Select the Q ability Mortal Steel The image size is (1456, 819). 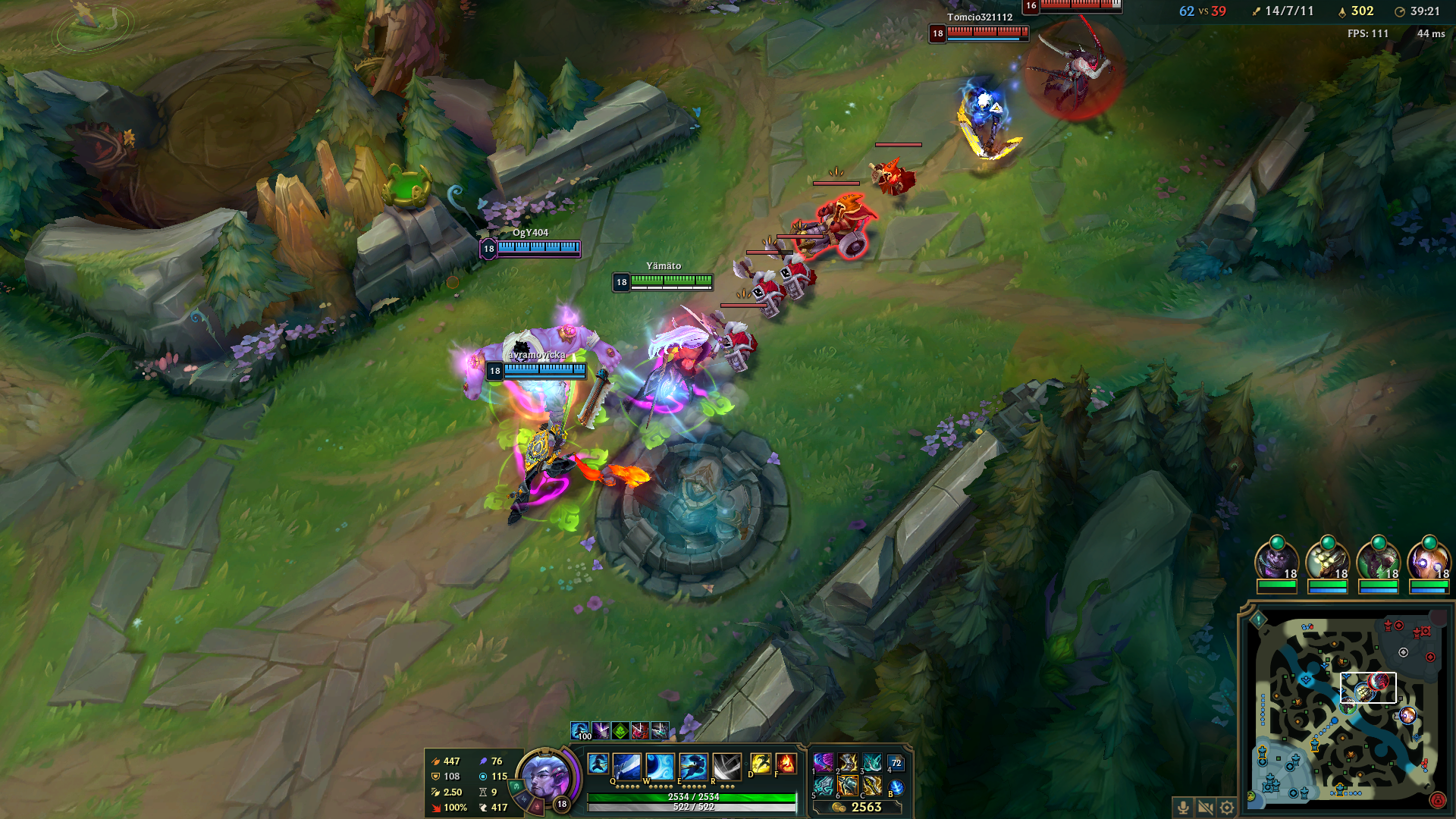[626, 765]
